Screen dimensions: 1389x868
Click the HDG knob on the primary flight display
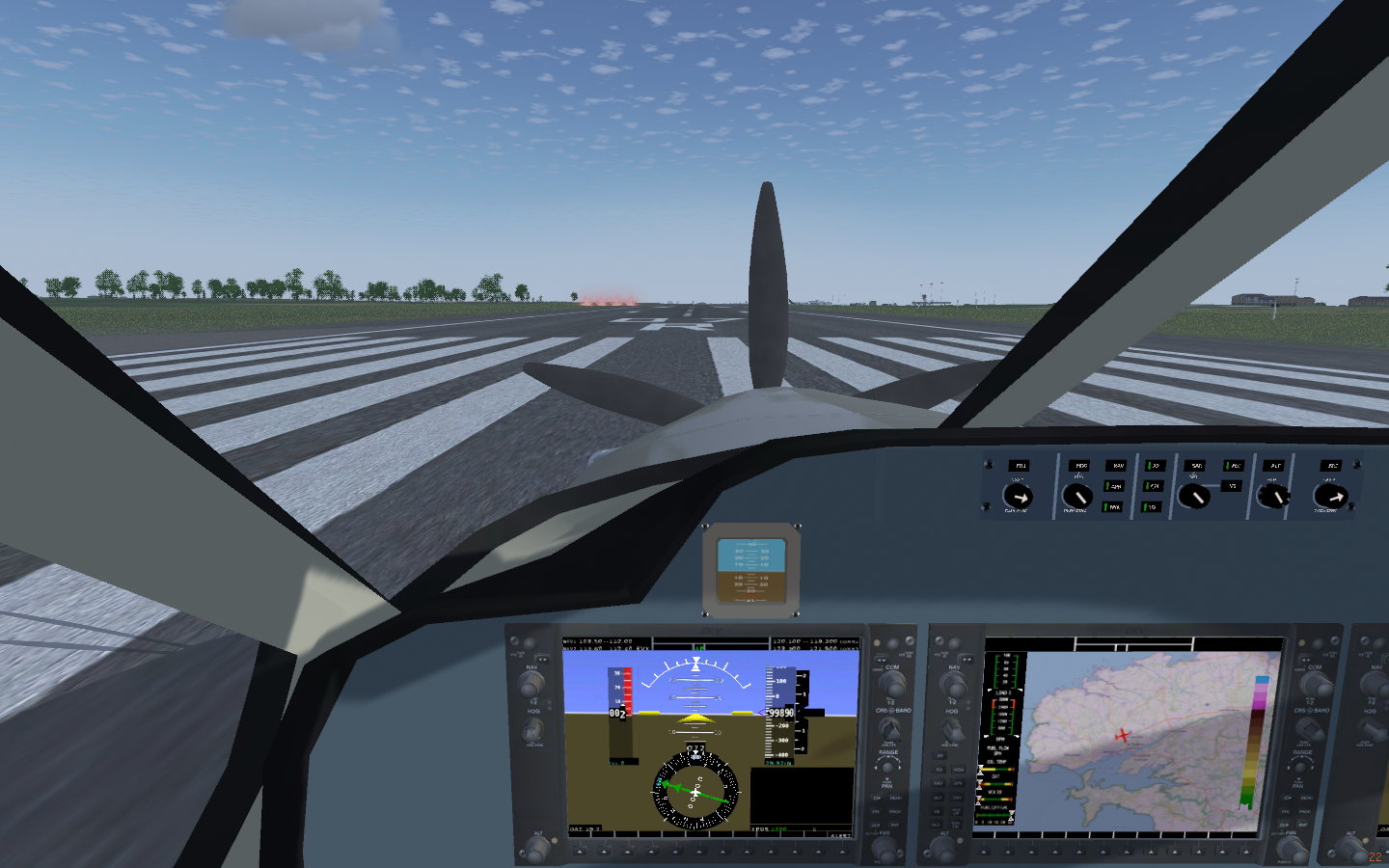coord(531,730)
